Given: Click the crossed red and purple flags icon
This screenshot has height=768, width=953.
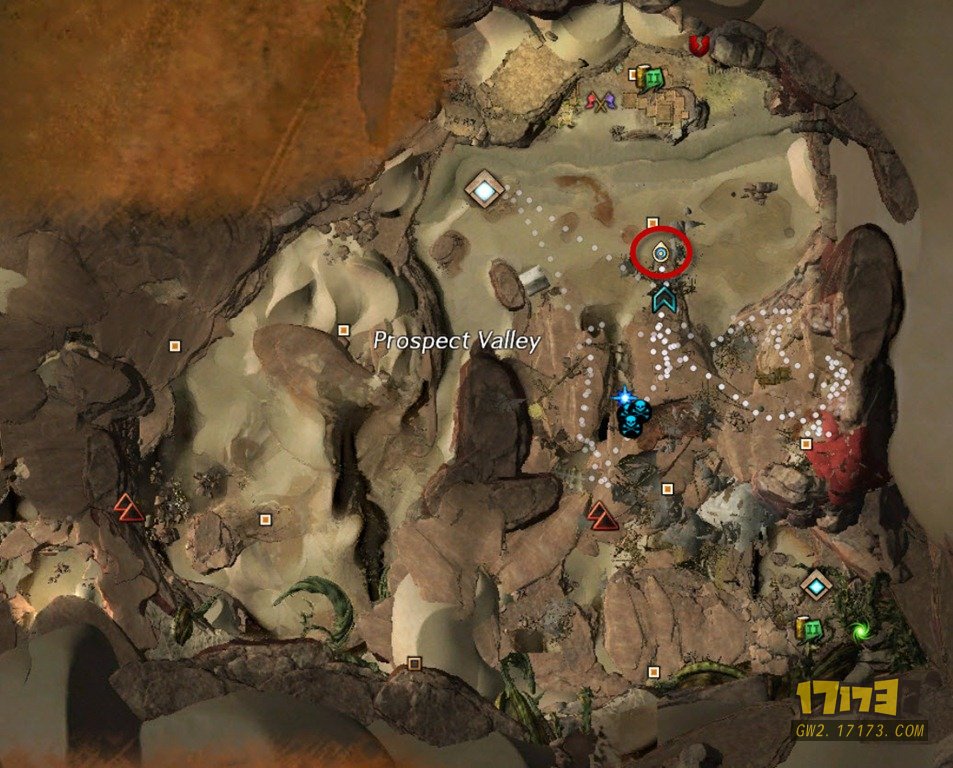Looking at the screenshot, I should (599, 101).
